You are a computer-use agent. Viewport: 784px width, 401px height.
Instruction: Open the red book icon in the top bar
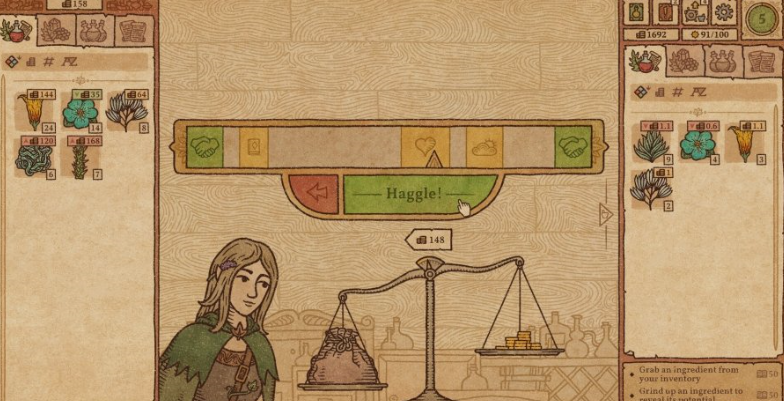665,13
